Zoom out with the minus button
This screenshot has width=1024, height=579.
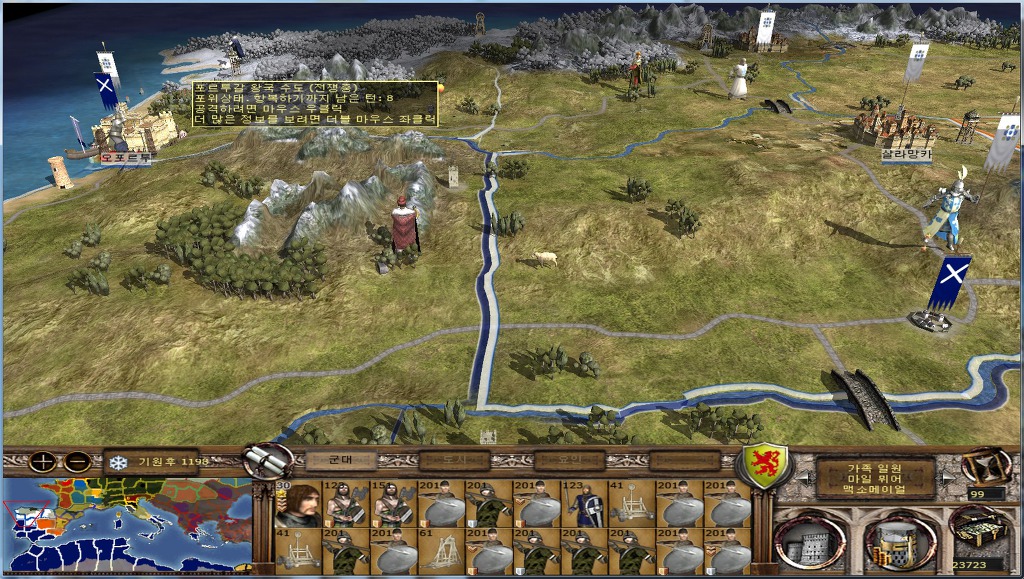point(77,462)
